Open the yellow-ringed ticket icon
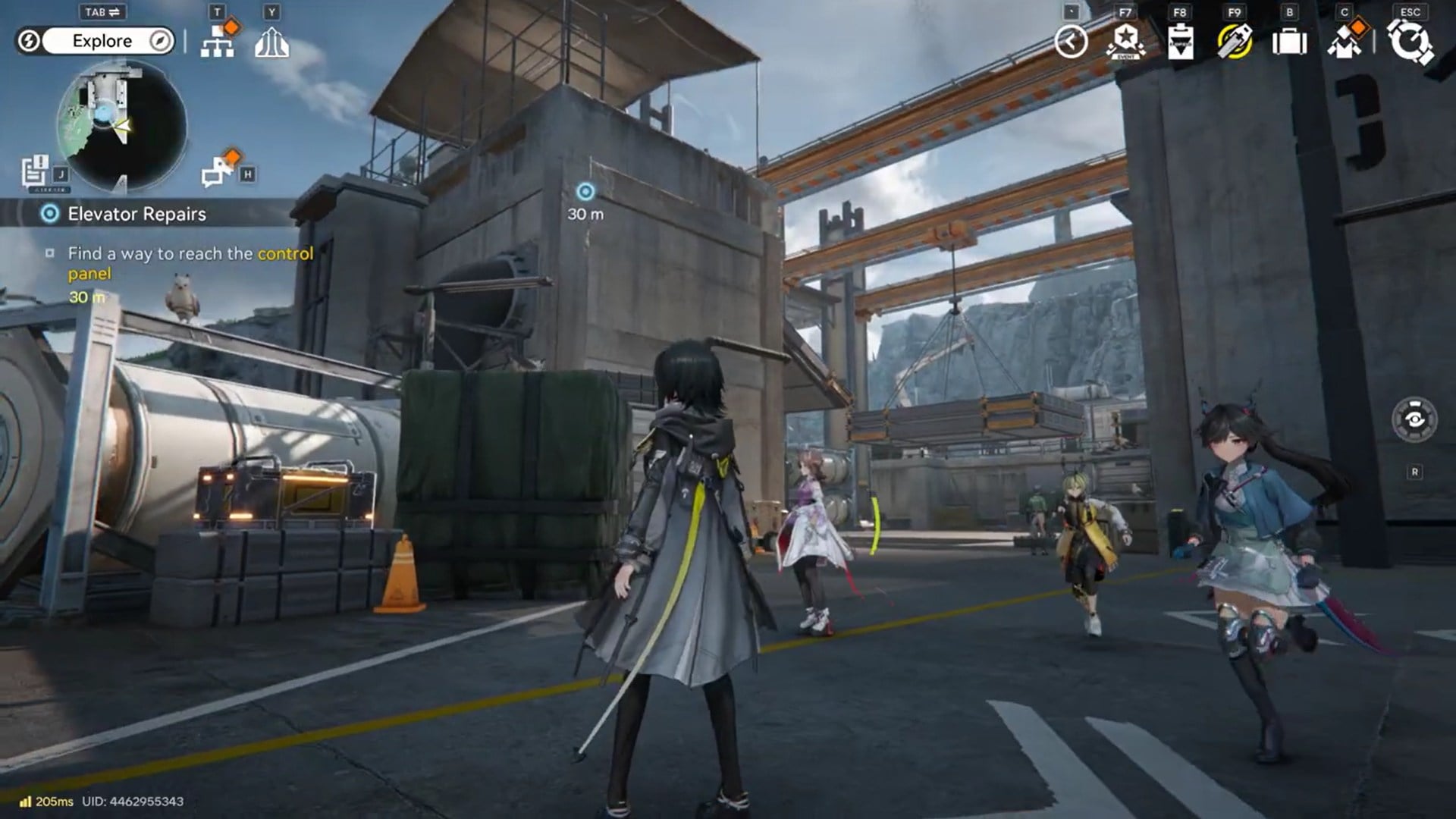1456x819 pixels. [x=1235, y=42]
